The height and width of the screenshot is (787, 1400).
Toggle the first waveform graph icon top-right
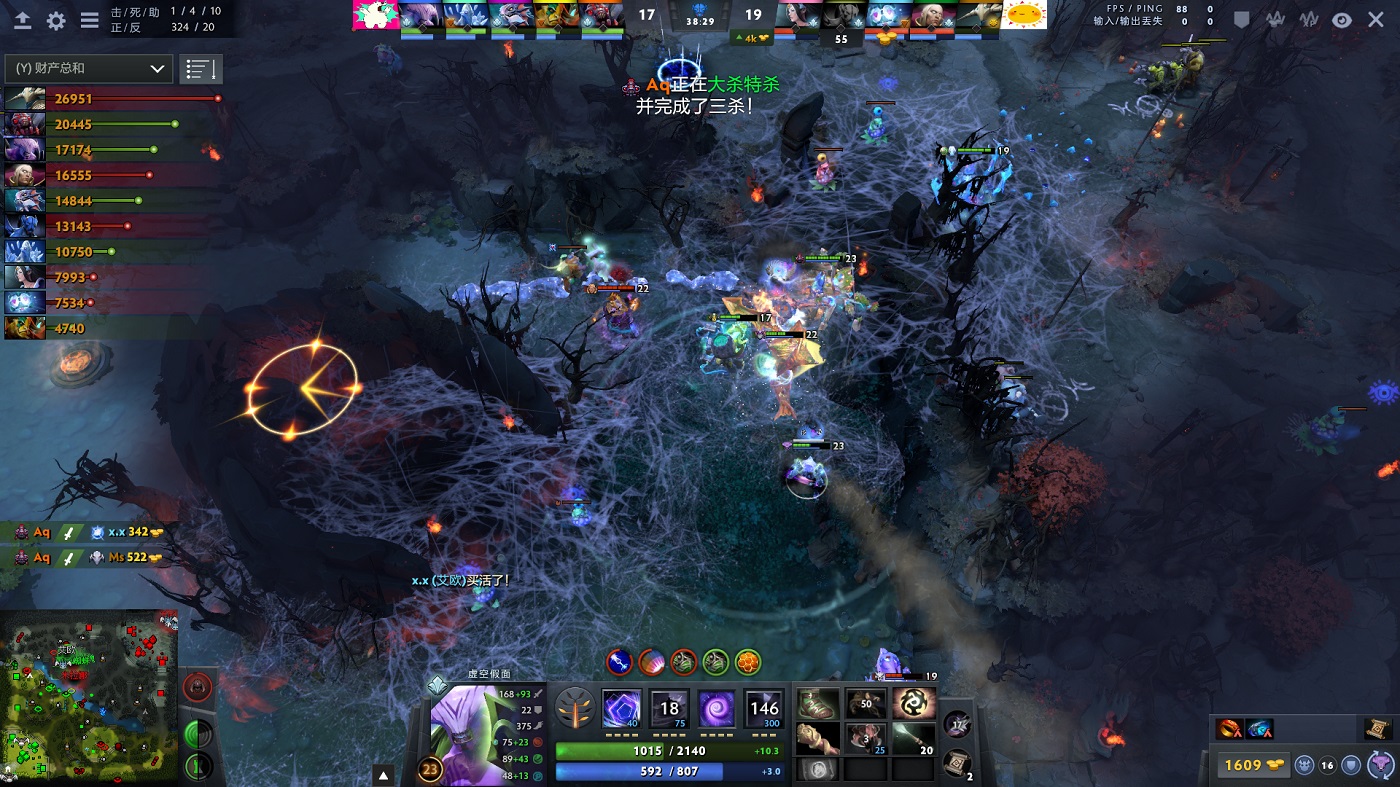pos(1275,18)
